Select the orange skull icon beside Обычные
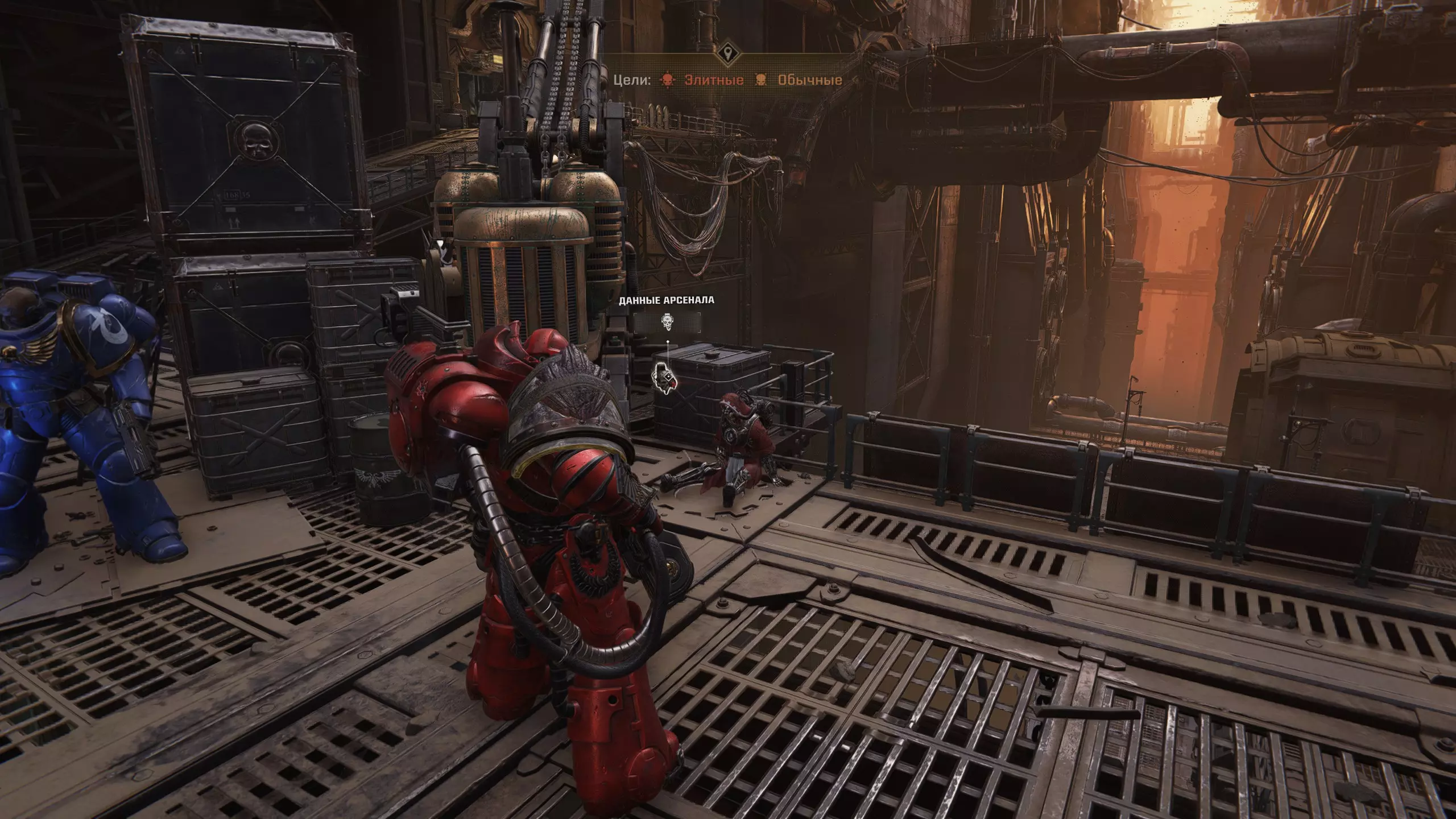Viewport: 1456px width, 819px height. [760, 80]
